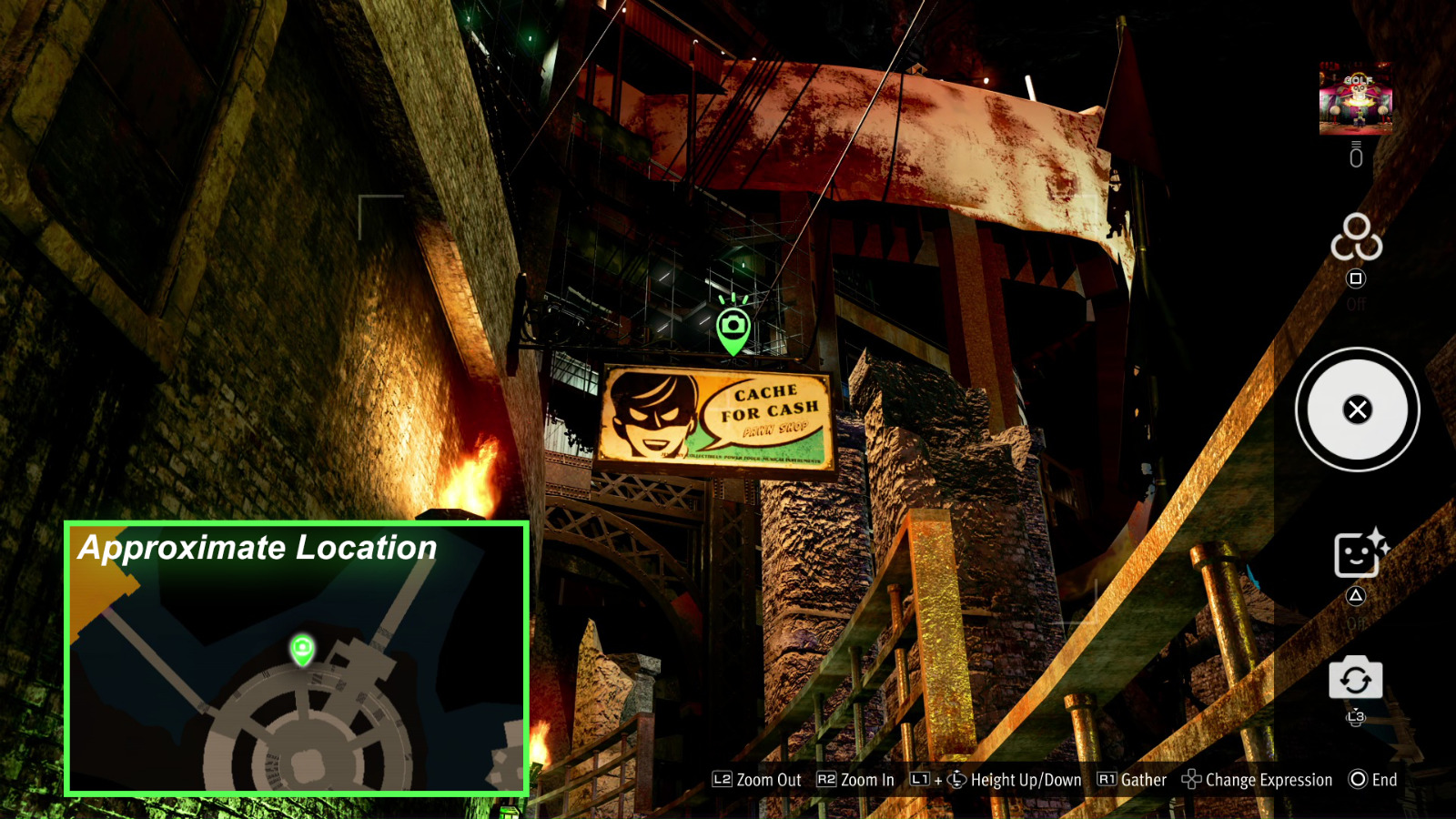The height and width of the screenshot is (819, 1456).
Task: Select the green camera photo spot marker
Action: (x=733, y=323)
